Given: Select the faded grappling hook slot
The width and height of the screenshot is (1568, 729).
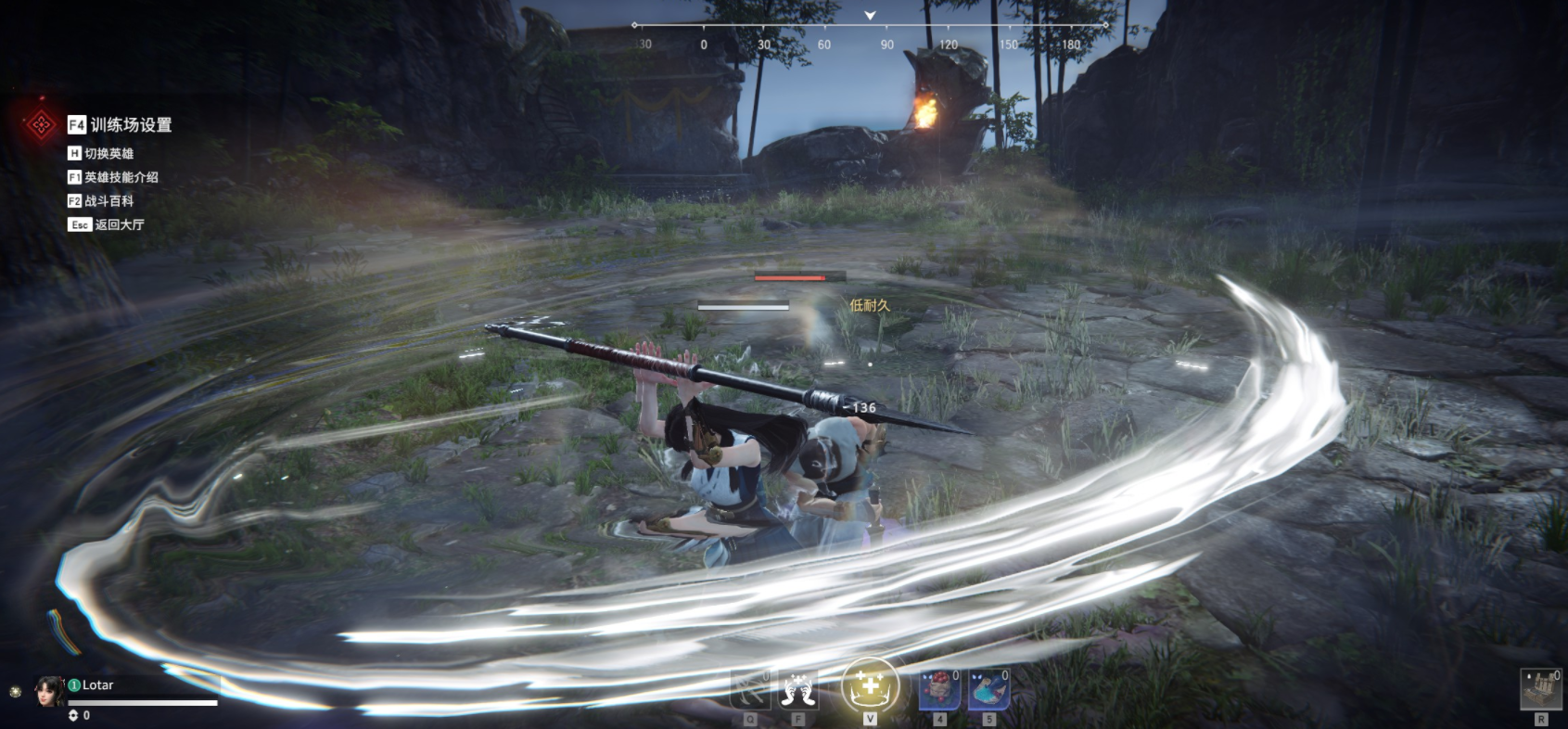Looking at the screenshot, I should coord(750,690).
